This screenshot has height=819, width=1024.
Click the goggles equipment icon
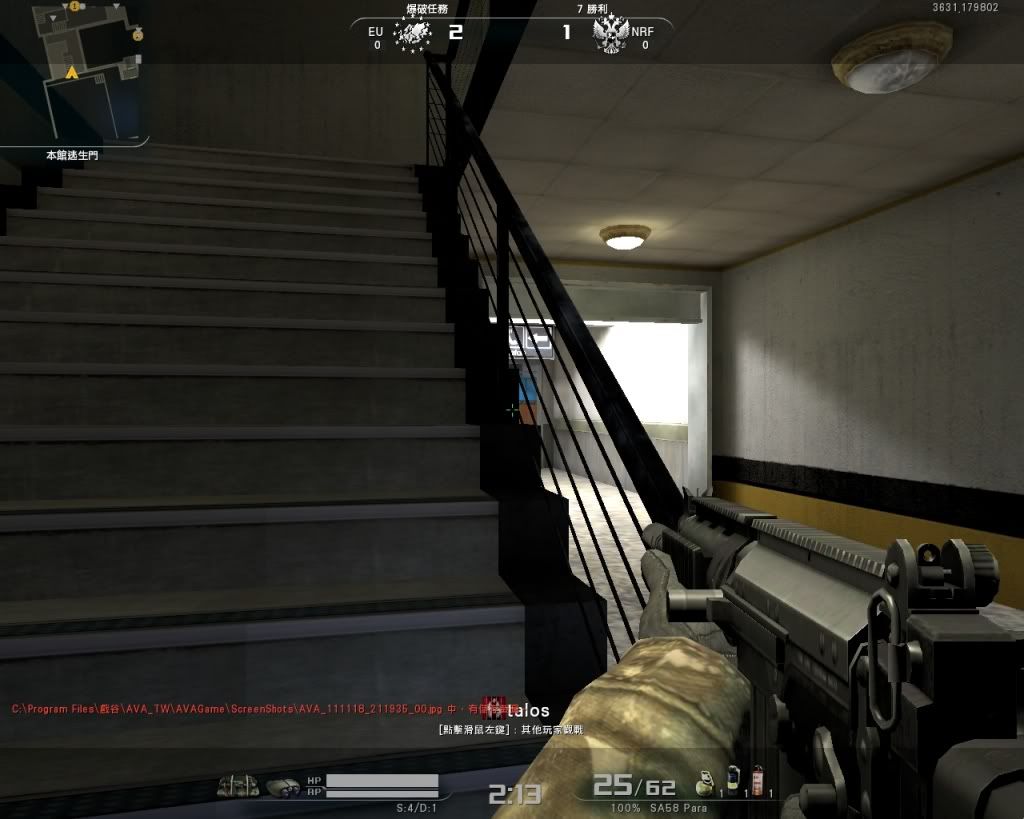283,787
